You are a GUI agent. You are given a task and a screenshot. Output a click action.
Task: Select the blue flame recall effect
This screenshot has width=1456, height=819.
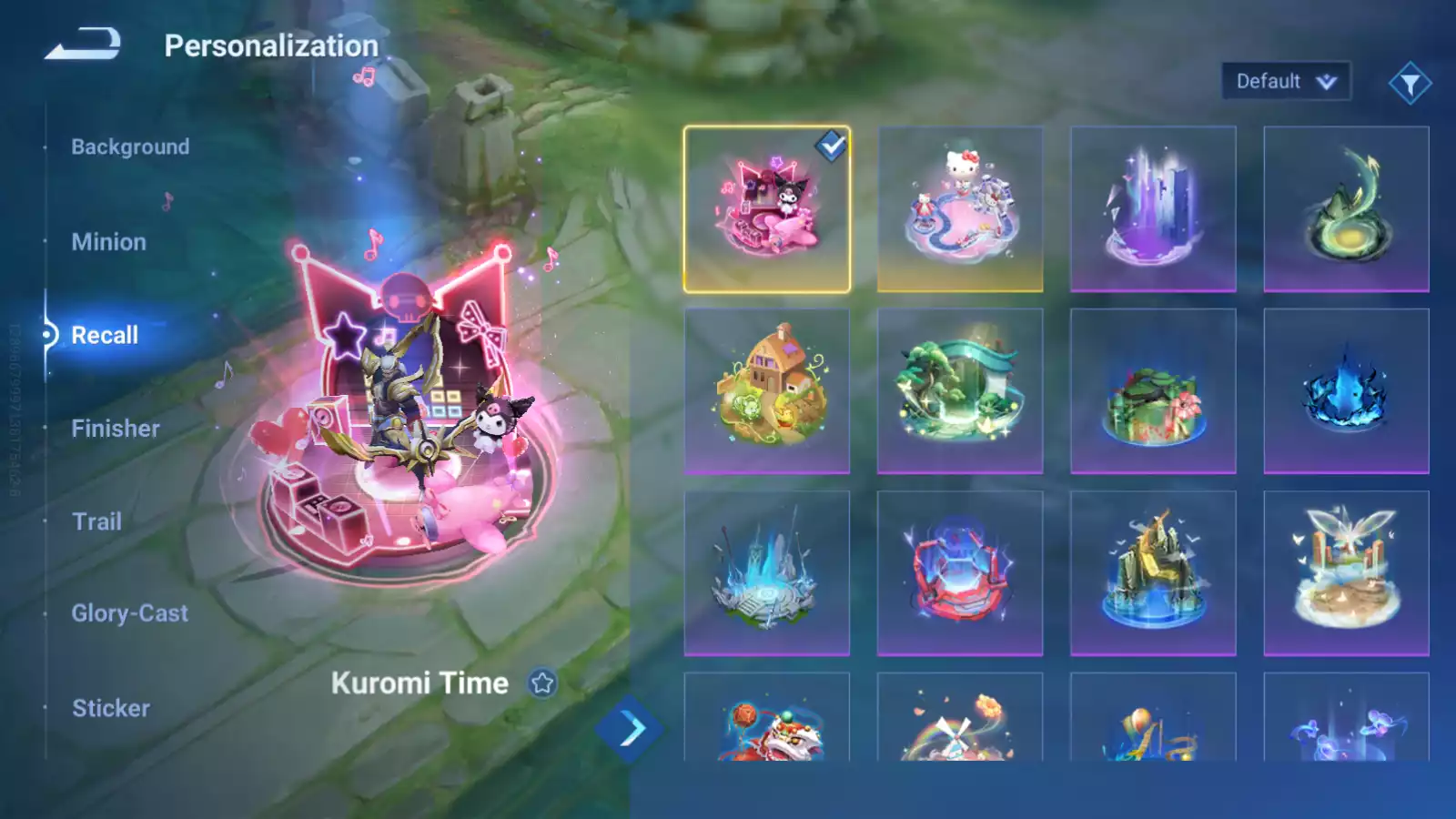click(x=1346, y=391)
